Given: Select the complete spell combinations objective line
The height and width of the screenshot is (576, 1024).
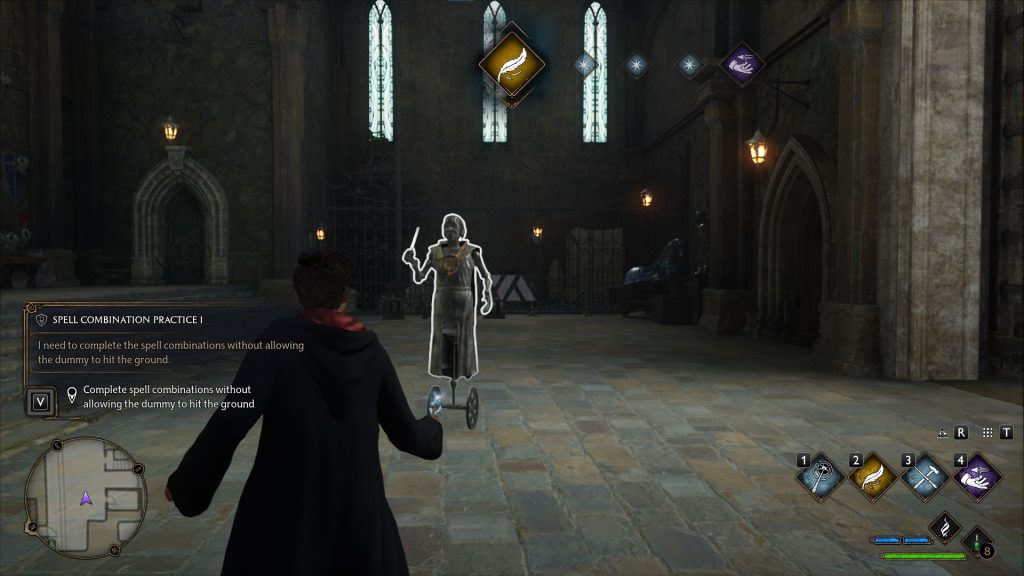Looking at the screenshot, I should click(x=168, y=396).
